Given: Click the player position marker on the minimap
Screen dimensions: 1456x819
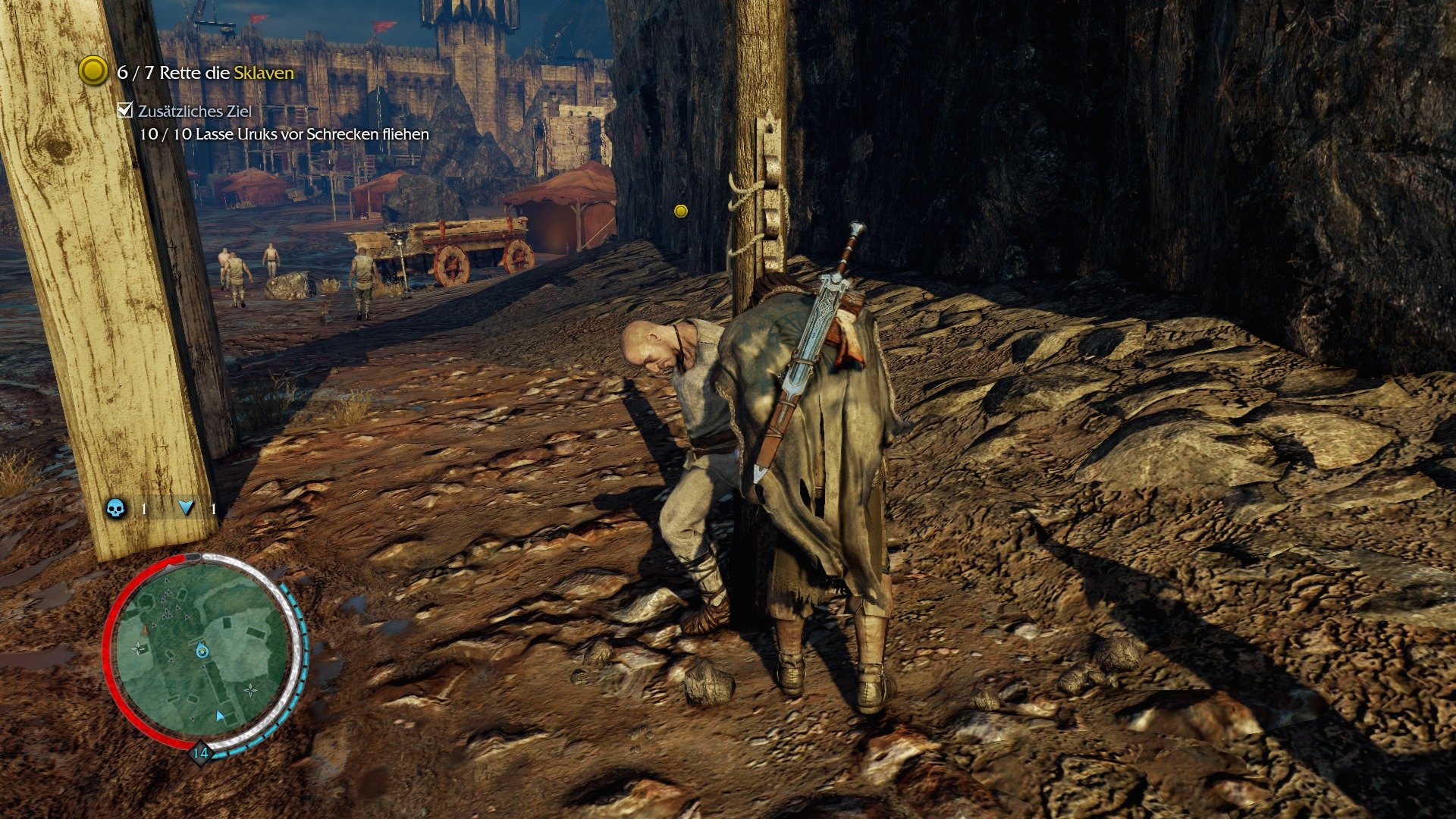Looking at the screenshot, I should click(x=202, y=651).
